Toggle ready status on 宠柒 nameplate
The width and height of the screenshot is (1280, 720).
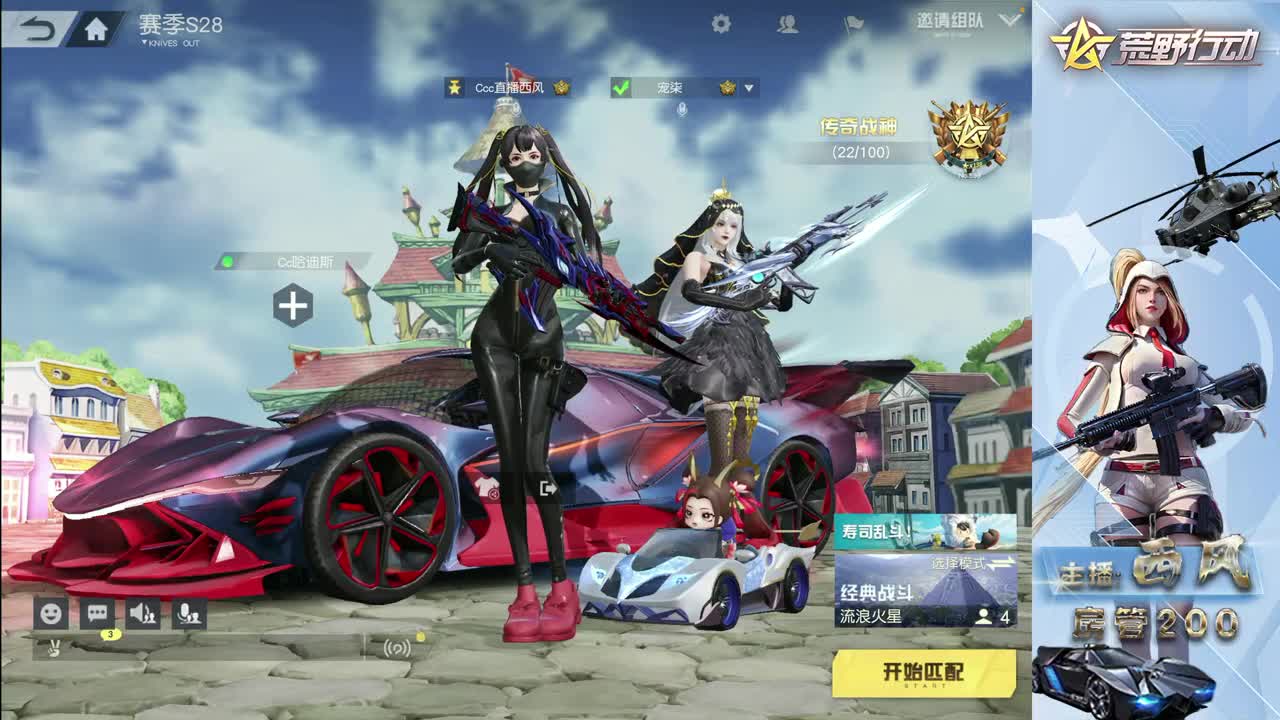click(621, 87)
